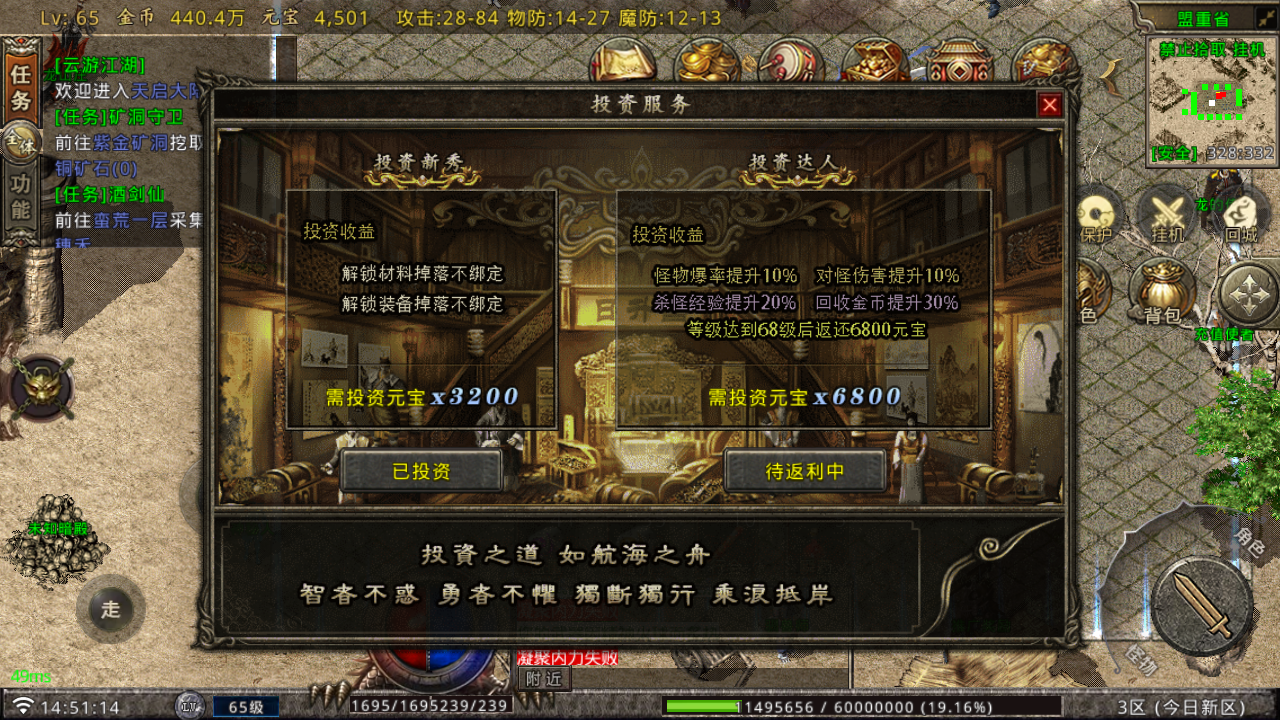Click the 待返利中 pending rebate button
Image resolution: width=1280 pixels, height=720 pixels.
pyautogui.click(x=806, y=471)
